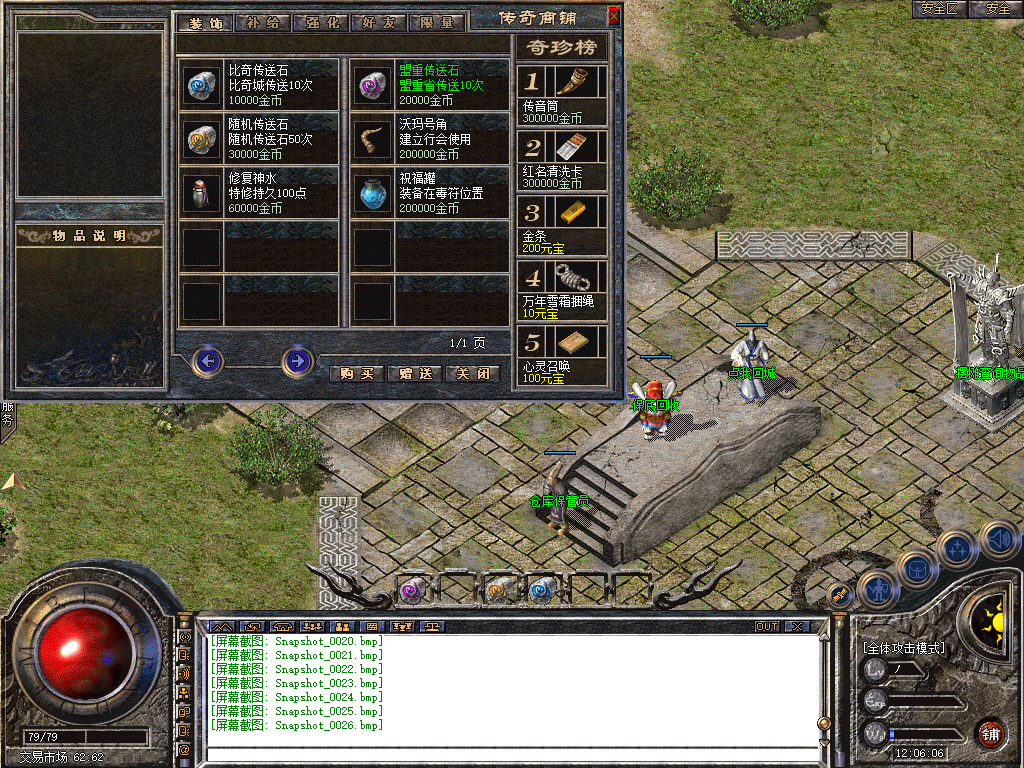Click the 购买 buy button
The width and height of the screenshot is (1024, 768).
[357, 374]
